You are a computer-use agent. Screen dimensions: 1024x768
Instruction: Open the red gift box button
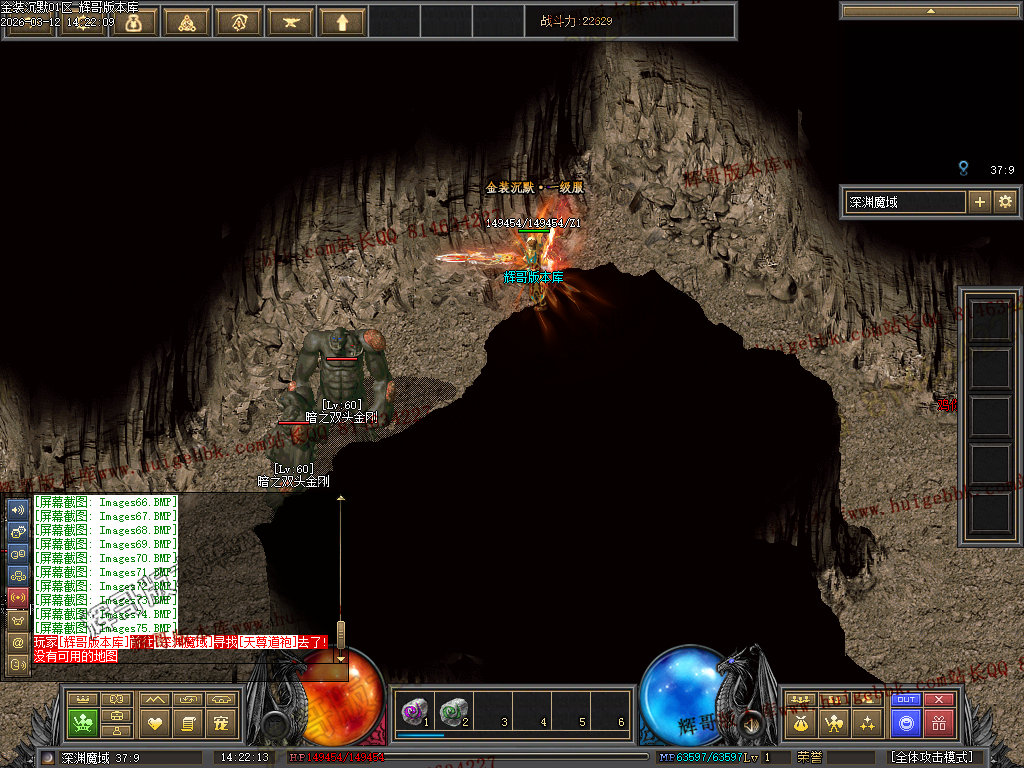click(x=939, y=723)
